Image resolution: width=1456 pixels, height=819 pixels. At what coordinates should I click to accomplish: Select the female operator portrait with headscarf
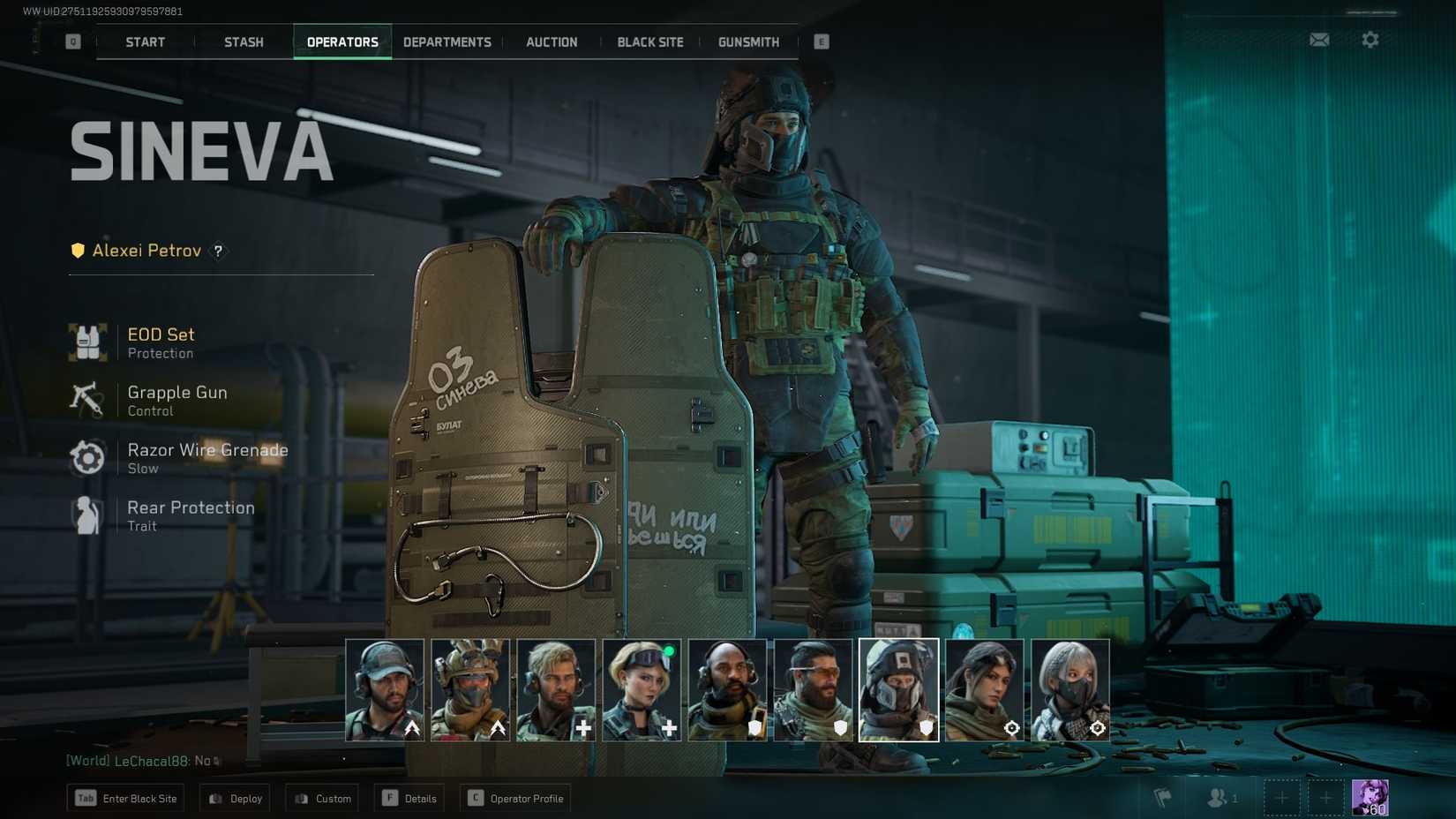tap(985, 688)
